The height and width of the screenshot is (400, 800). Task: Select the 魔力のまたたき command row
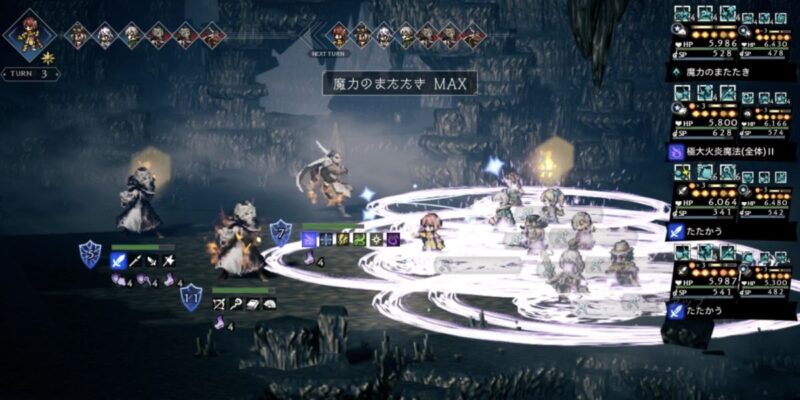point(735,73)
